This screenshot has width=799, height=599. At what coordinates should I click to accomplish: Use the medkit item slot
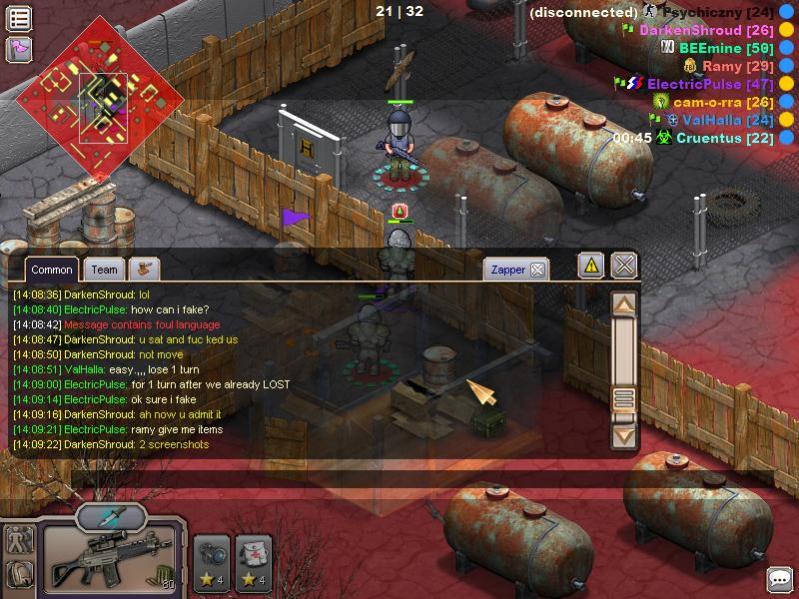(254, 563)
